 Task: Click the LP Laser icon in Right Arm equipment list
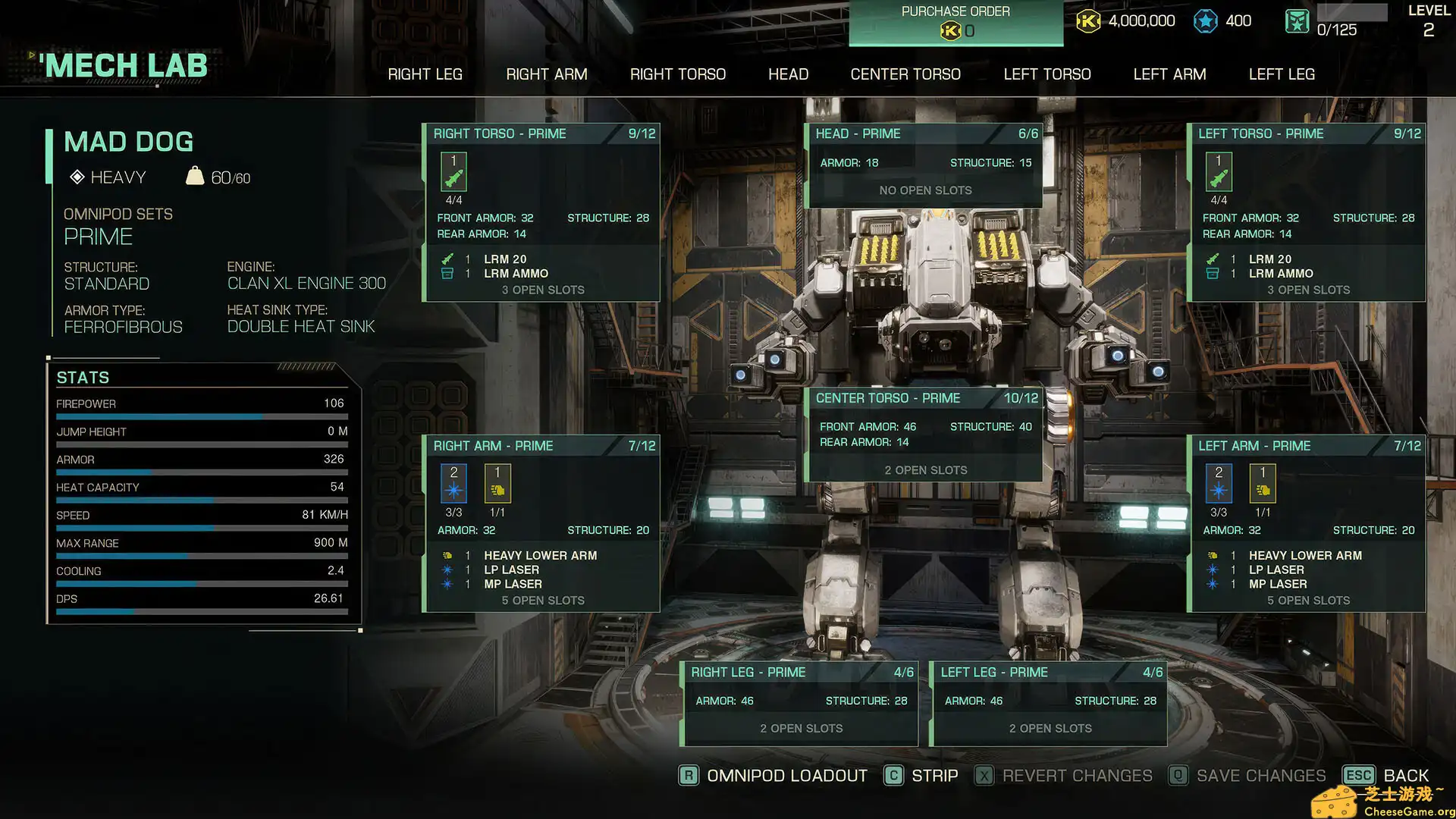click(x=447, y=570)
